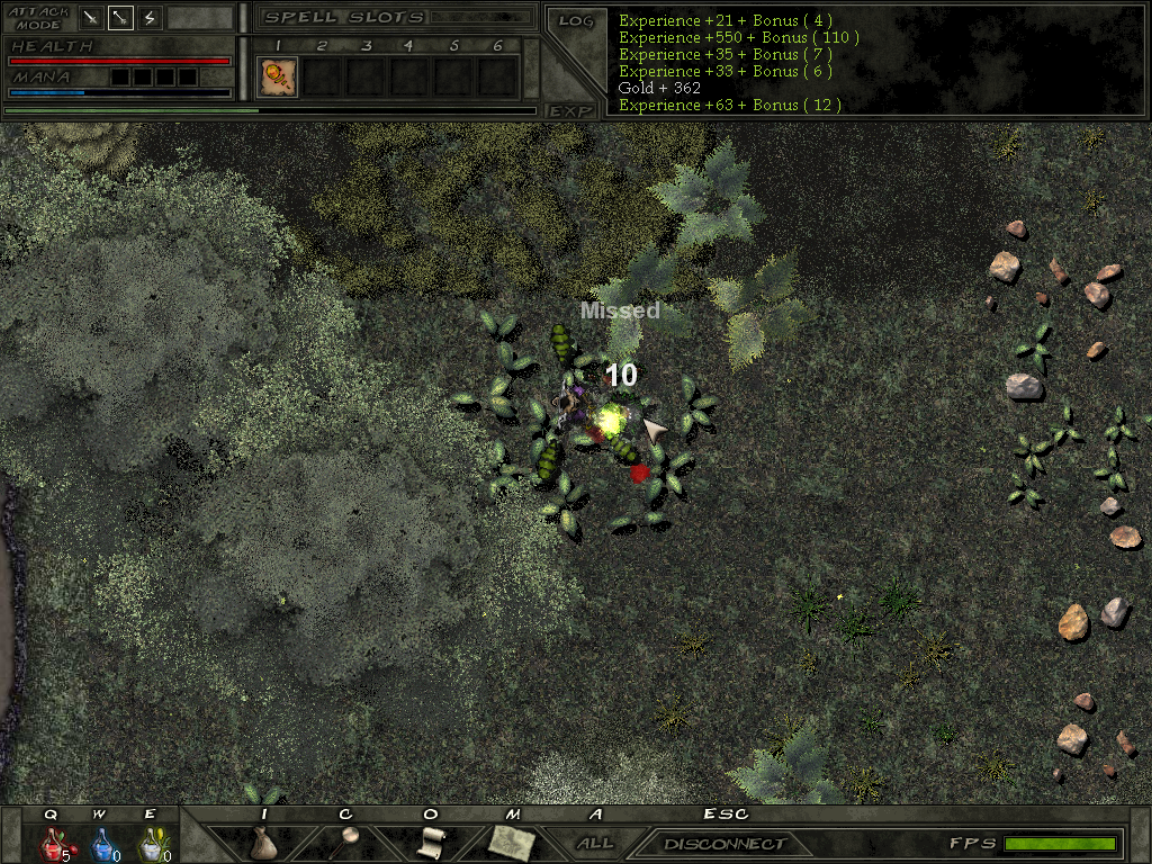1152x864 pixels.
Task: Use the white-yellow potion flask
Action: [150, 845]
